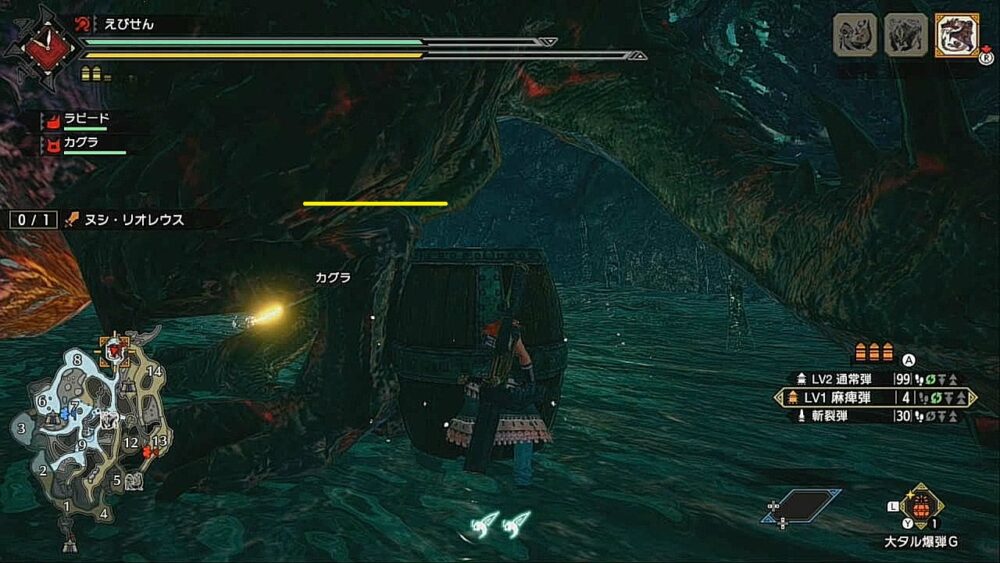Use the 大タル爆弾G item icon

[920, 505]
